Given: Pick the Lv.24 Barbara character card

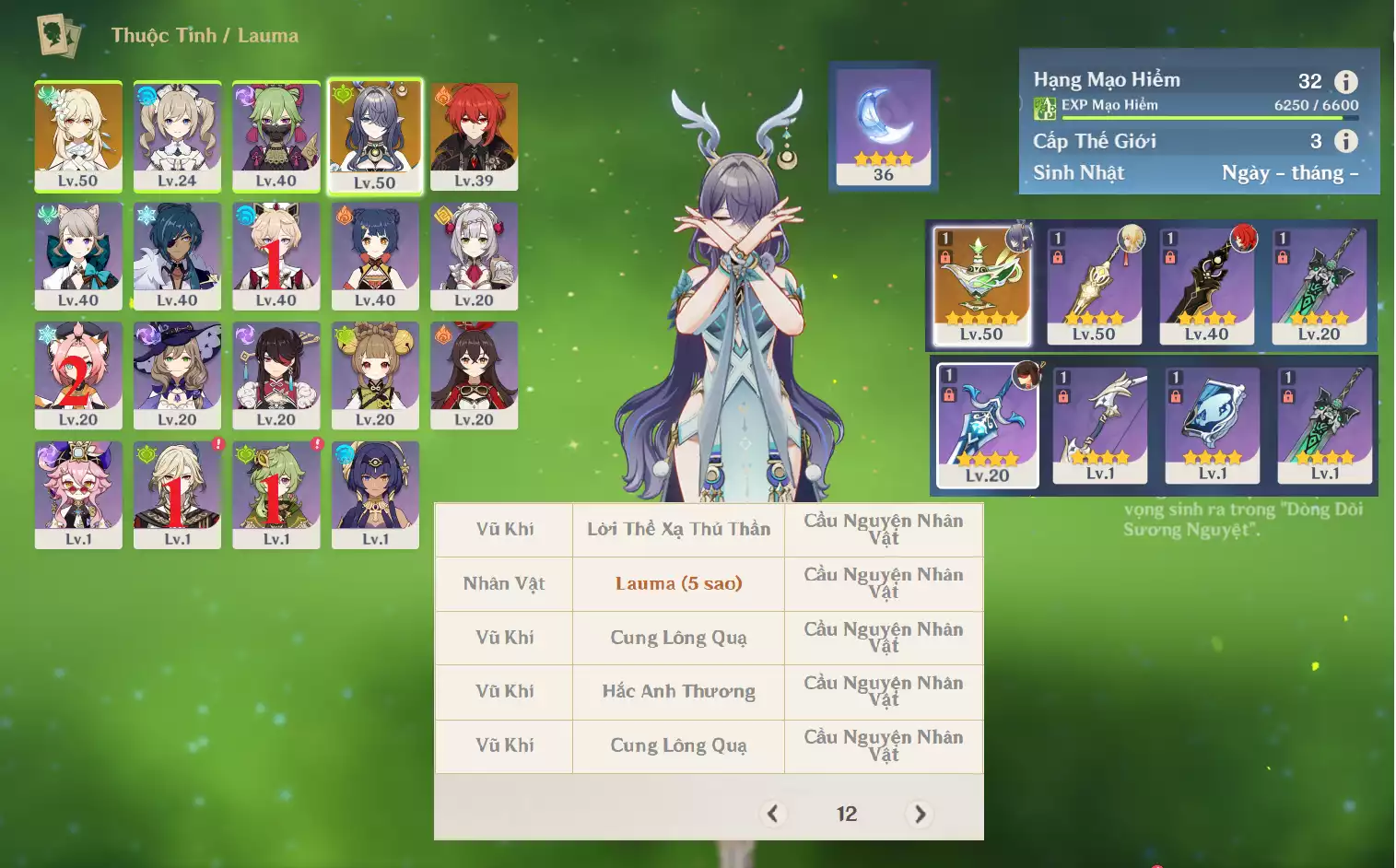Looking at the screenshot, I should tap(177, 135).
